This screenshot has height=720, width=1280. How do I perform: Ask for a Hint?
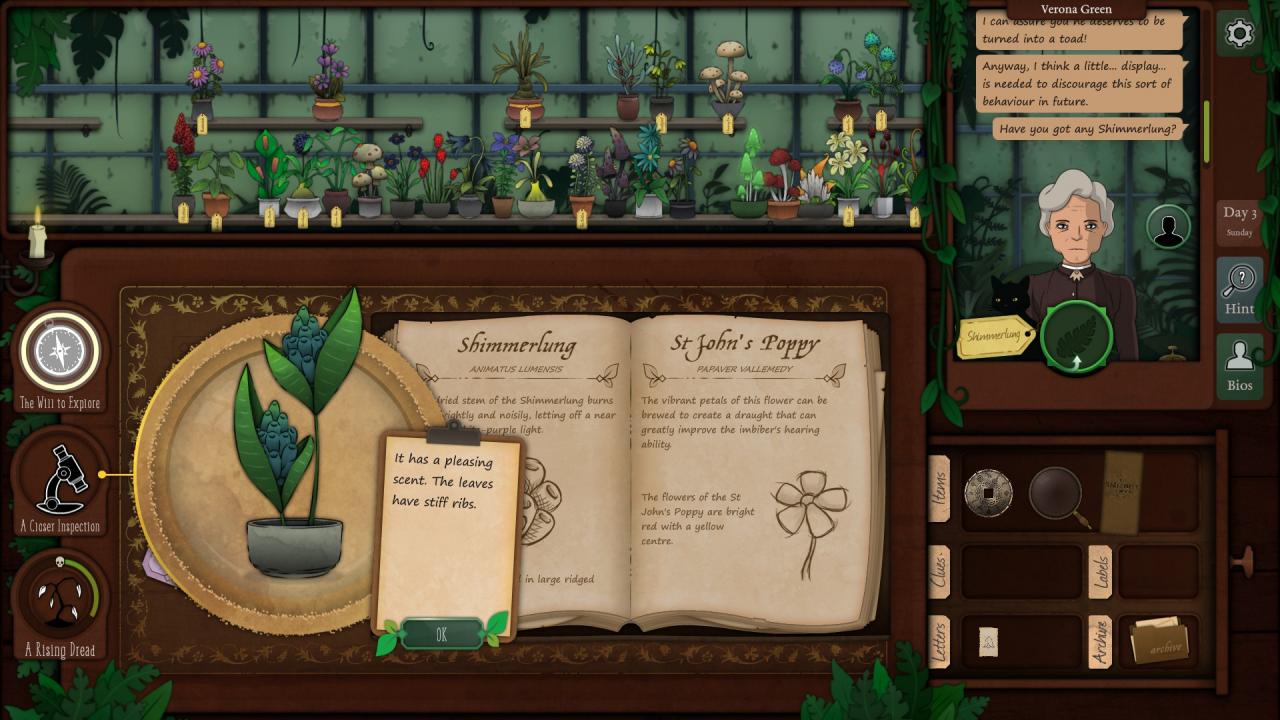coord(1239,290)
